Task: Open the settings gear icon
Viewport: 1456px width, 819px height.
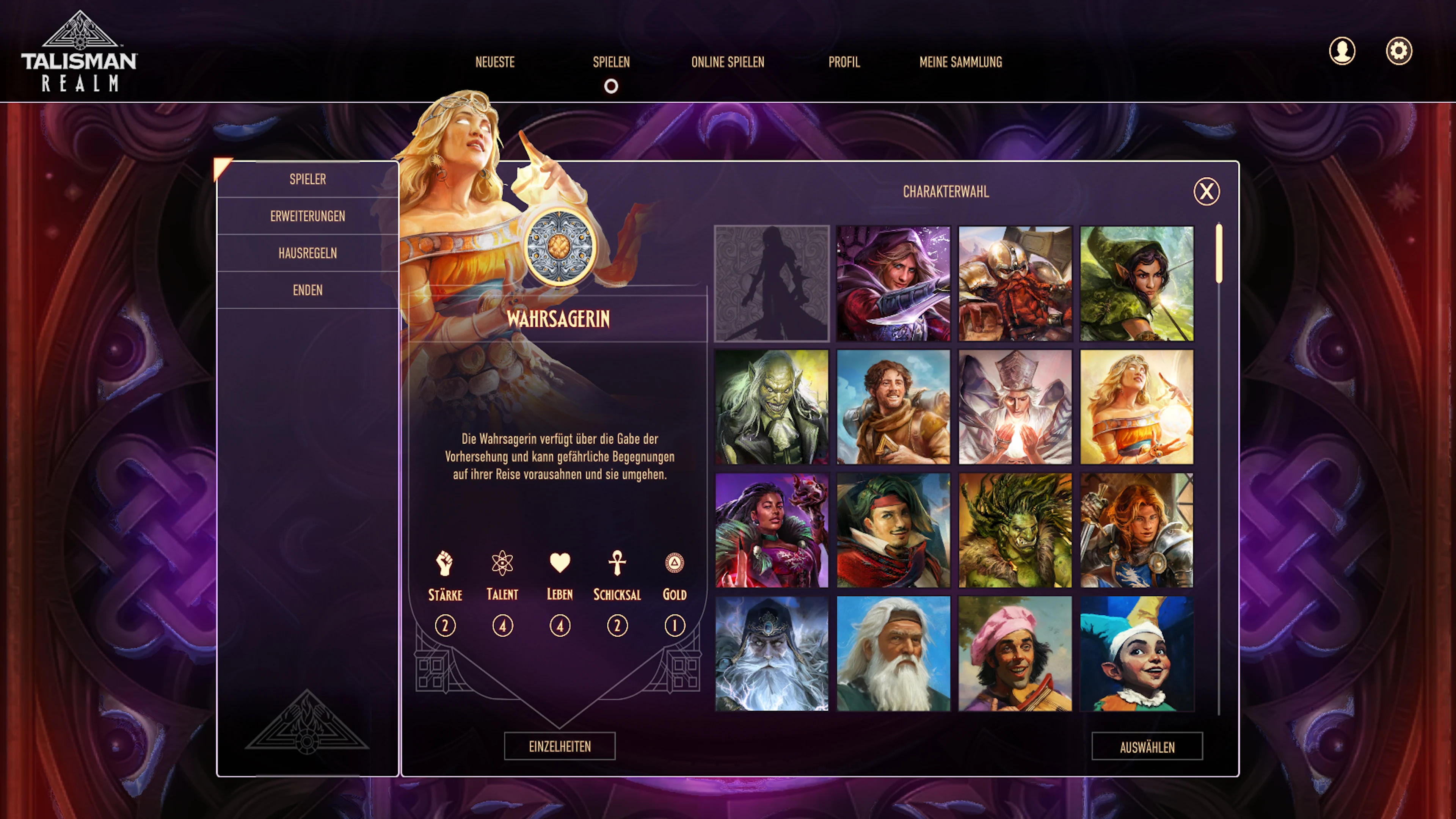Action: click(1399, 51)
